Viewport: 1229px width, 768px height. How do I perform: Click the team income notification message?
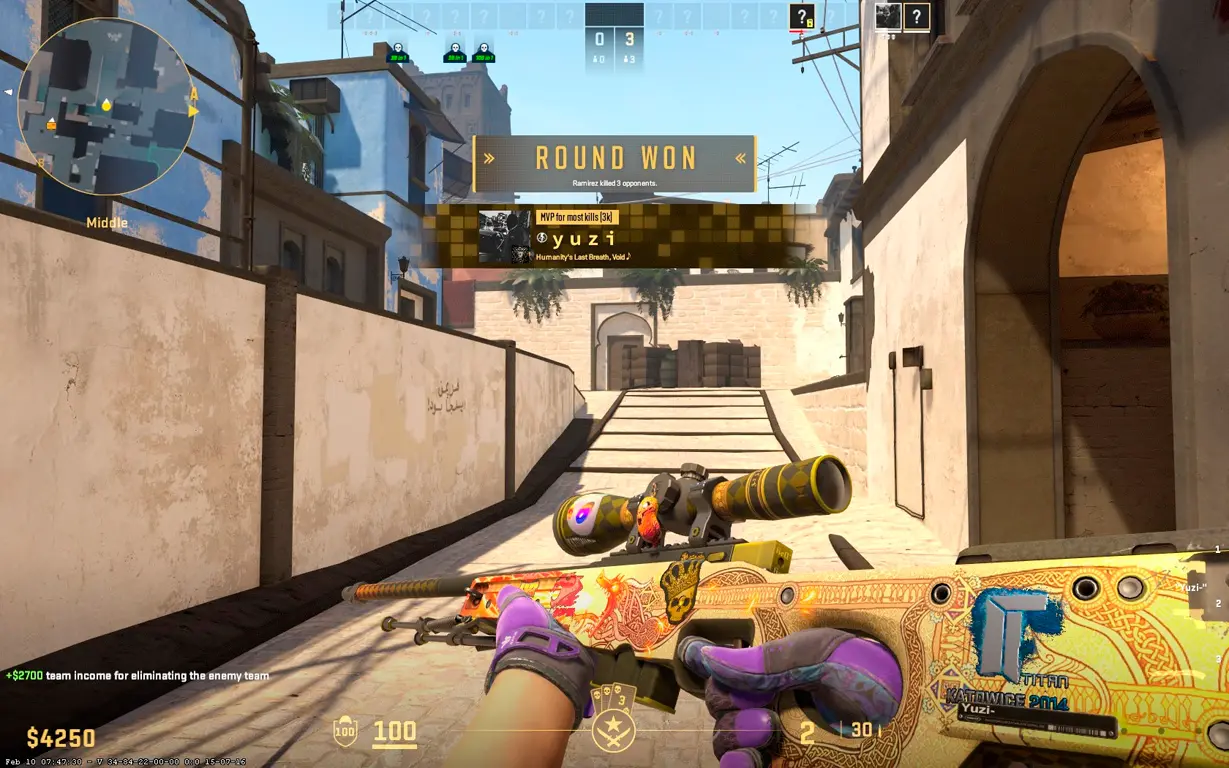(x=137, y=676)
